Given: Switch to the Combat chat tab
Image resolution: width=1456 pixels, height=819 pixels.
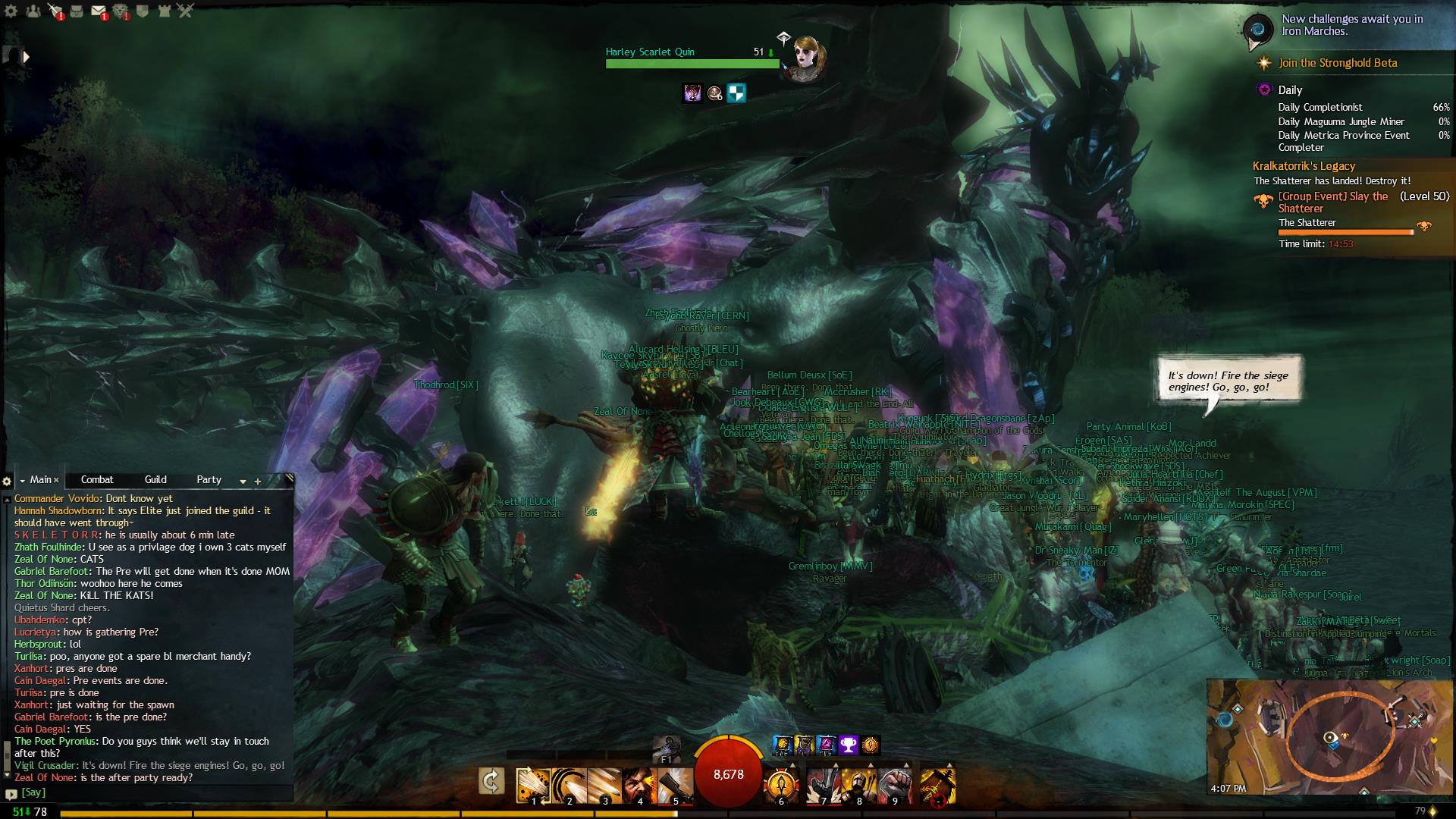Looking at the screenshot, I should [x=97, y=479].
